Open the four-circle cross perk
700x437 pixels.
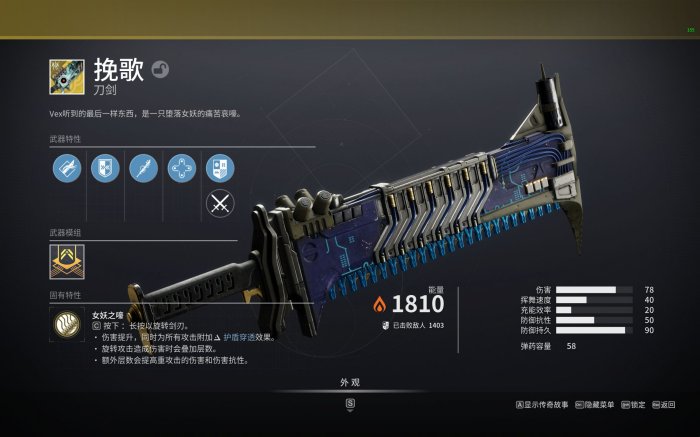181,168
